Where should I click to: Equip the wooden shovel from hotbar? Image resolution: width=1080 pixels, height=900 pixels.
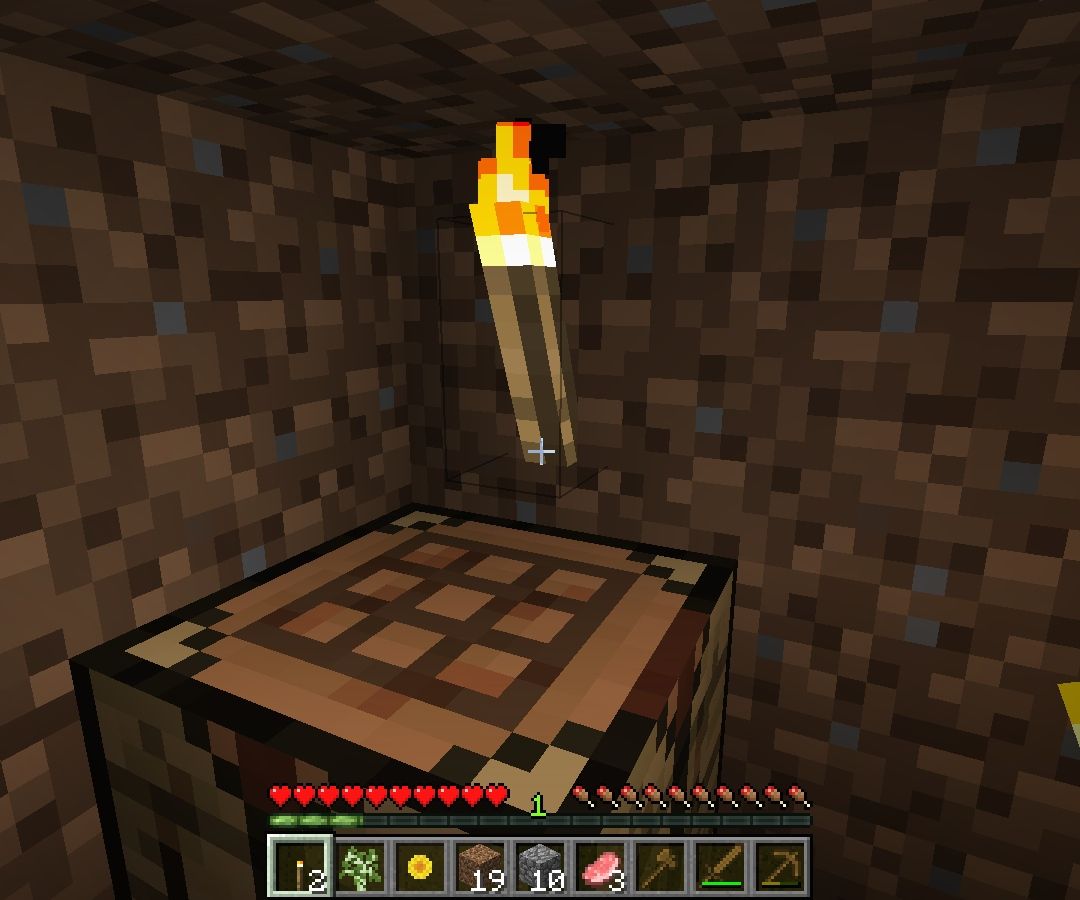point(660,866)
